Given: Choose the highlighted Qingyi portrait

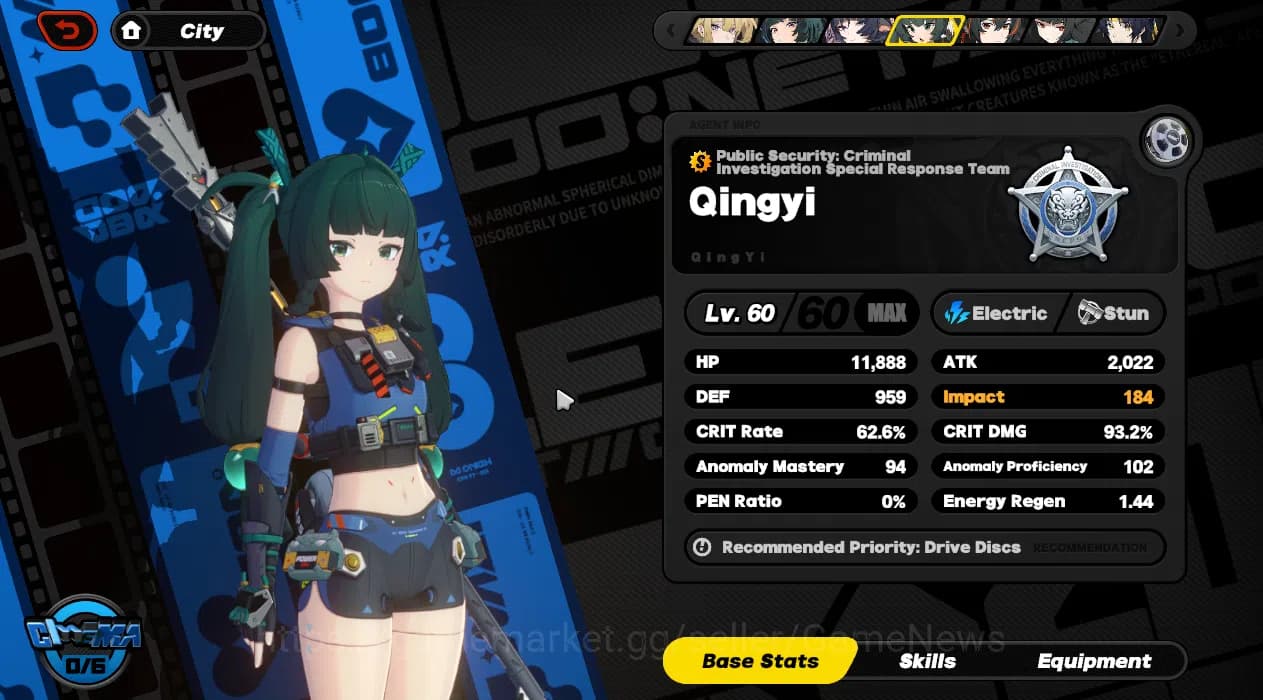Looking at the screenshot, I should (925, 31).
